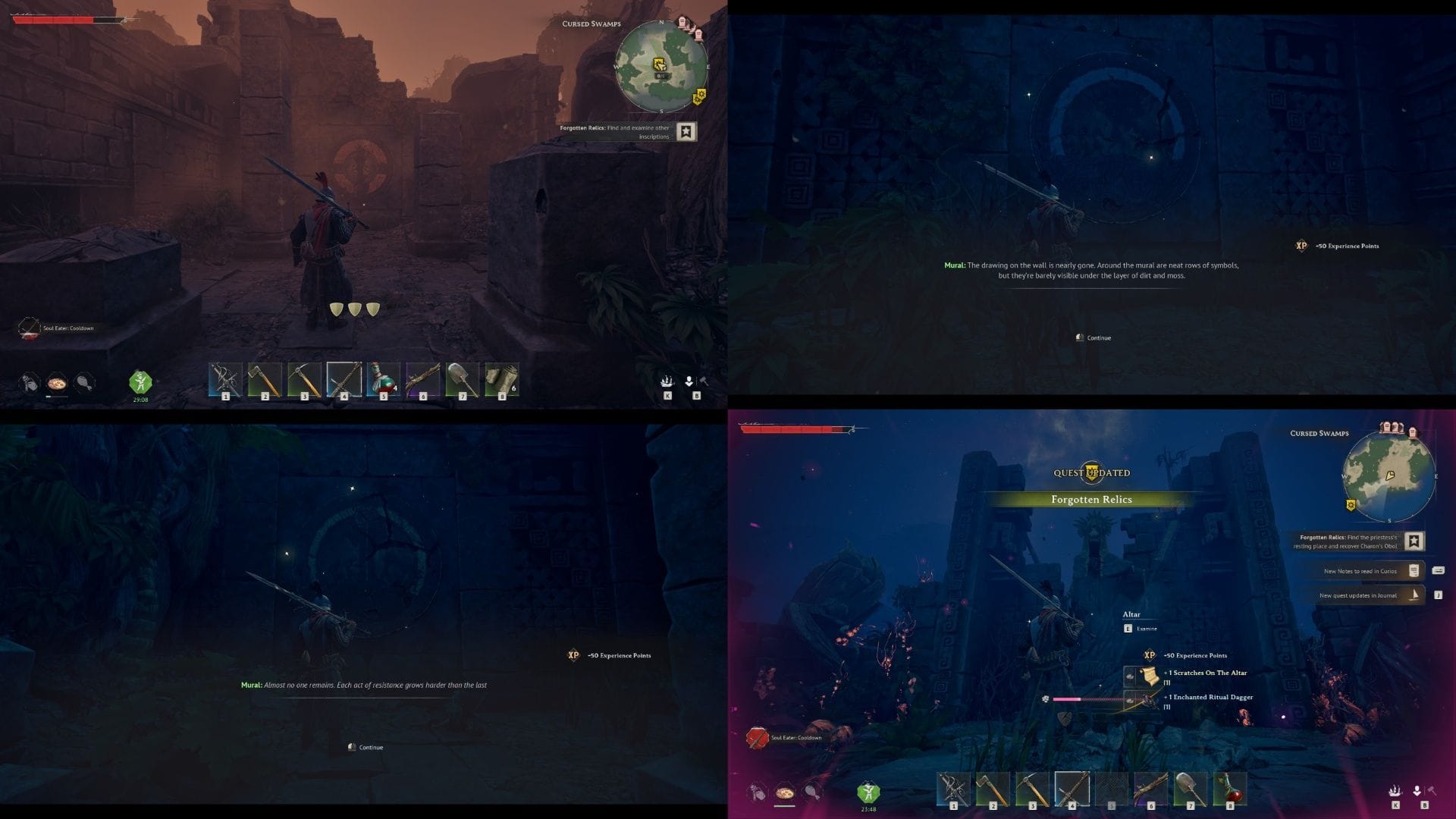The width and height of the screenshot is (1456, 819).
Task: Select the Find and examine other Inscriptions objective
Action: tap(614, 130)
